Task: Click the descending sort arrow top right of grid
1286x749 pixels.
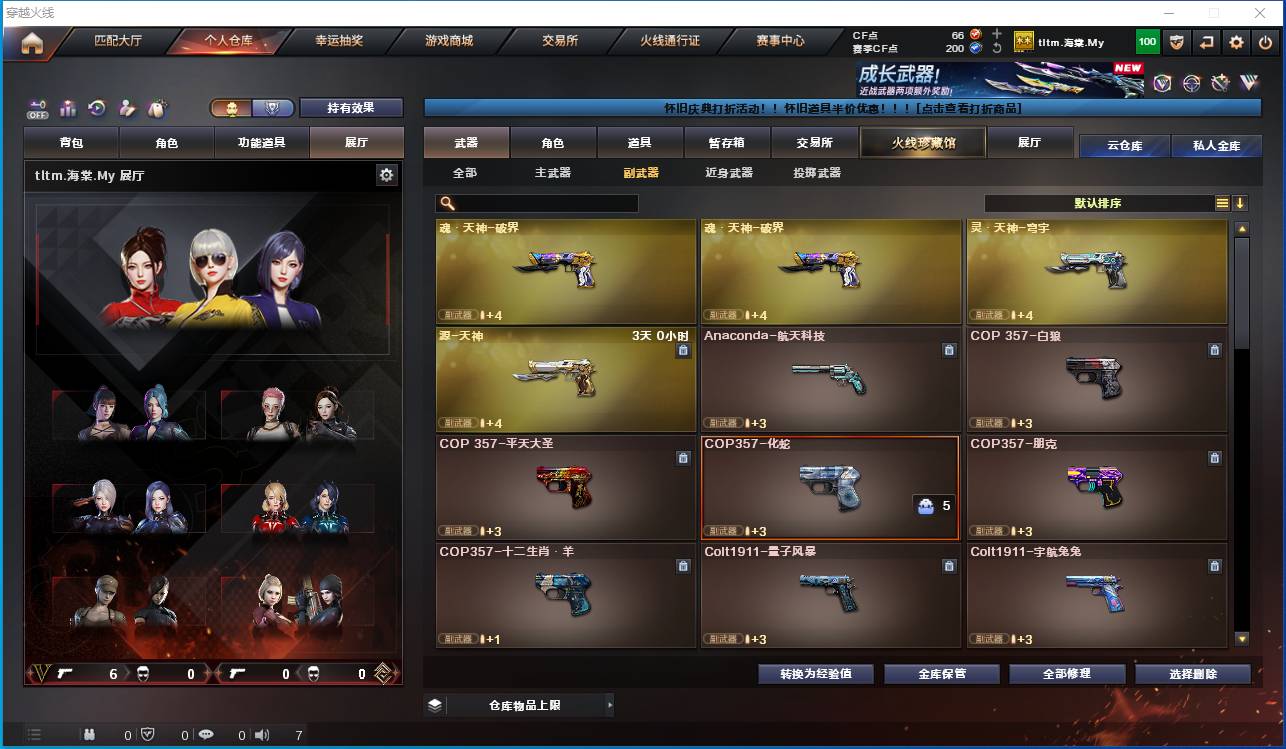Action: coord(1241,202)
